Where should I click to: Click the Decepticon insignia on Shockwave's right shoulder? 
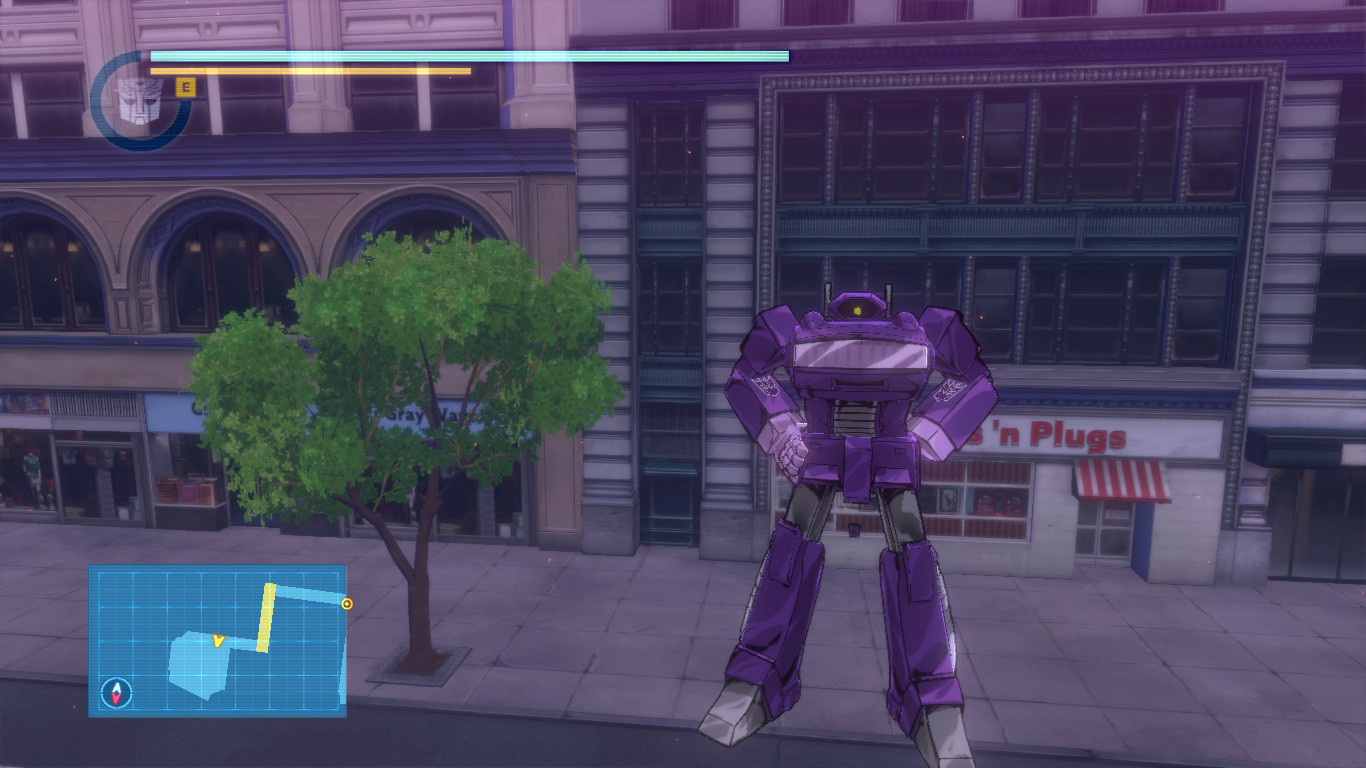click(x=766, y=387)
